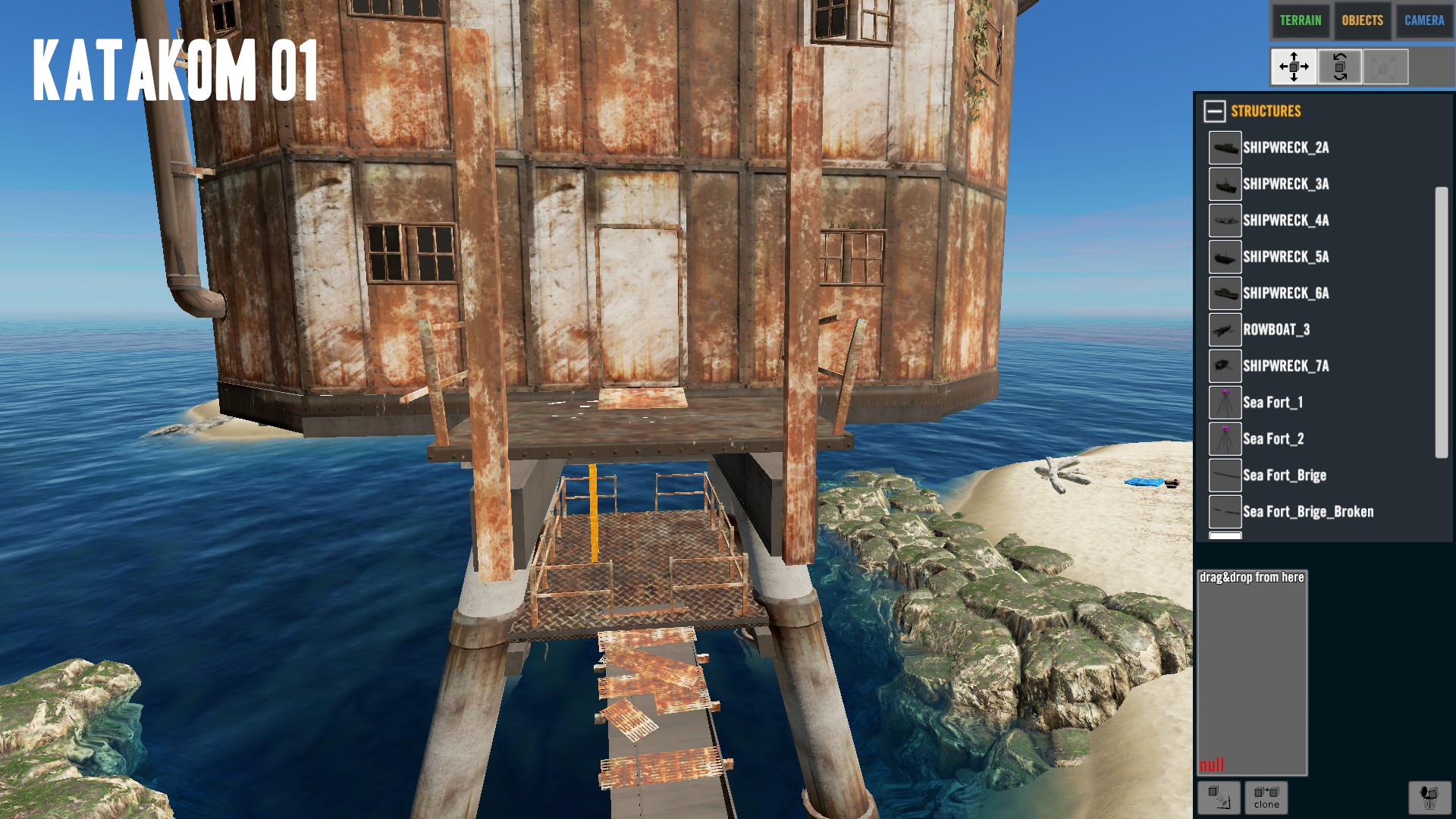Pick Sea Fort_2 from the list

[1272, 439]
